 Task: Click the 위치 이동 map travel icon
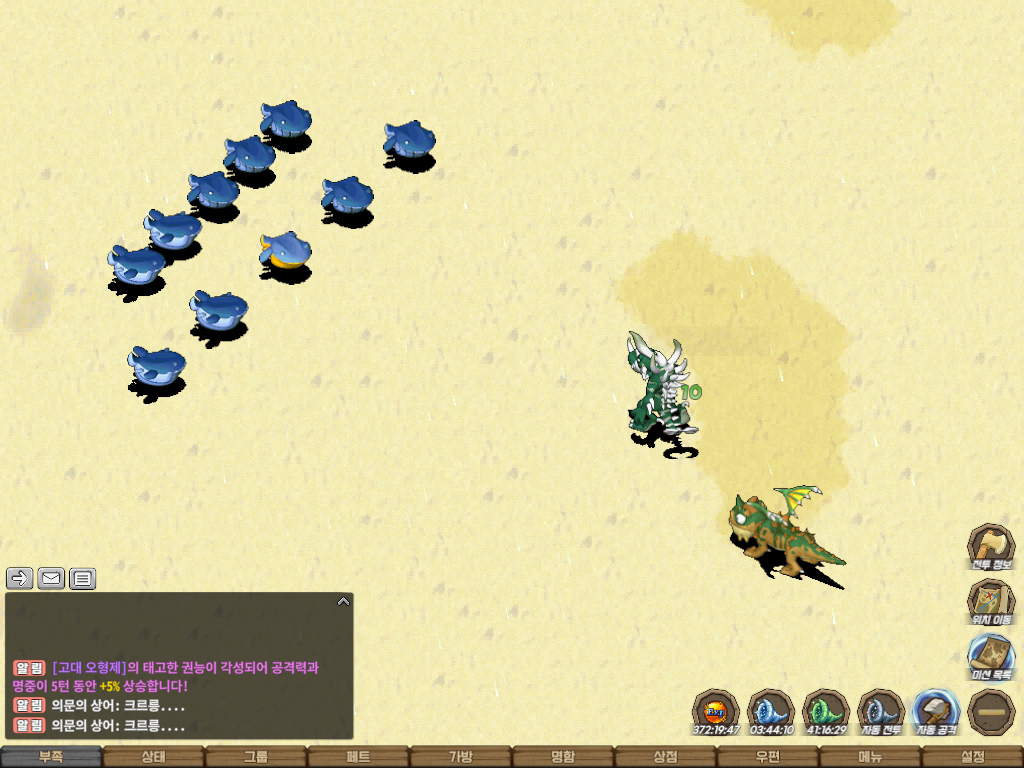click(991, 601)
